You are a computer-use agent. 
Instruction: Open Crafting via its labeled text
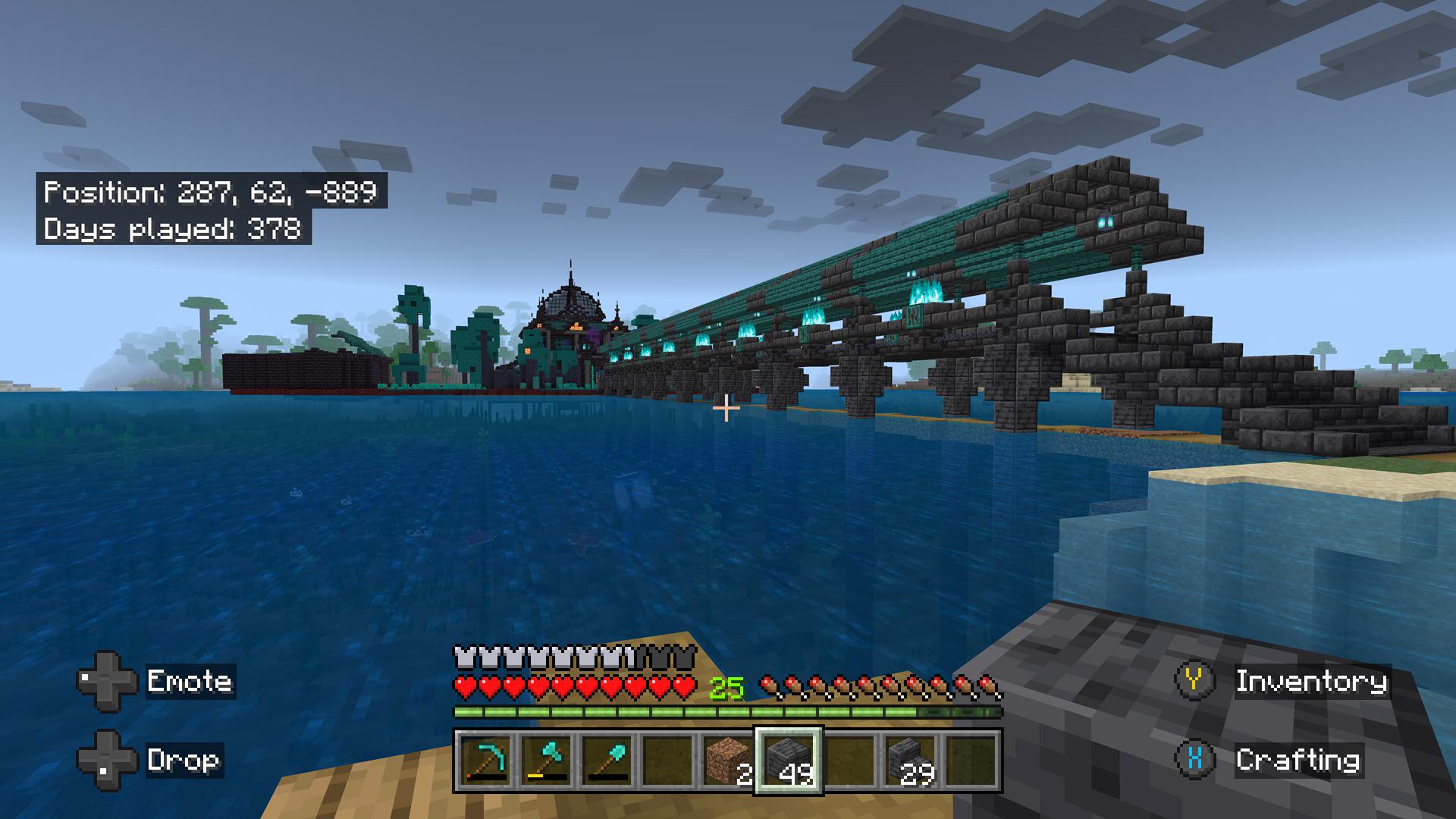coord(1299,758)
